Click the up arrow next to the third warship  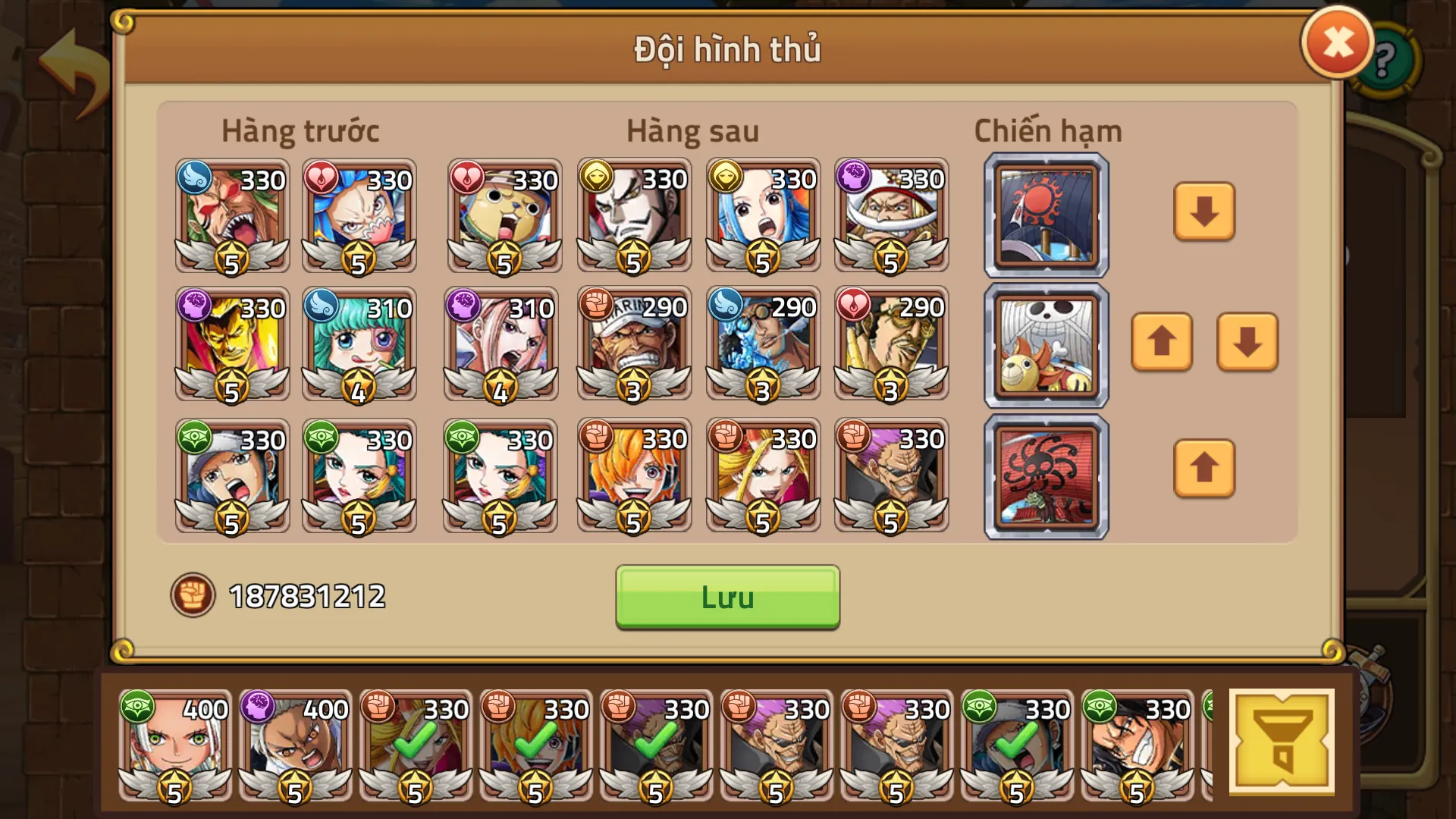(1203, 470)
